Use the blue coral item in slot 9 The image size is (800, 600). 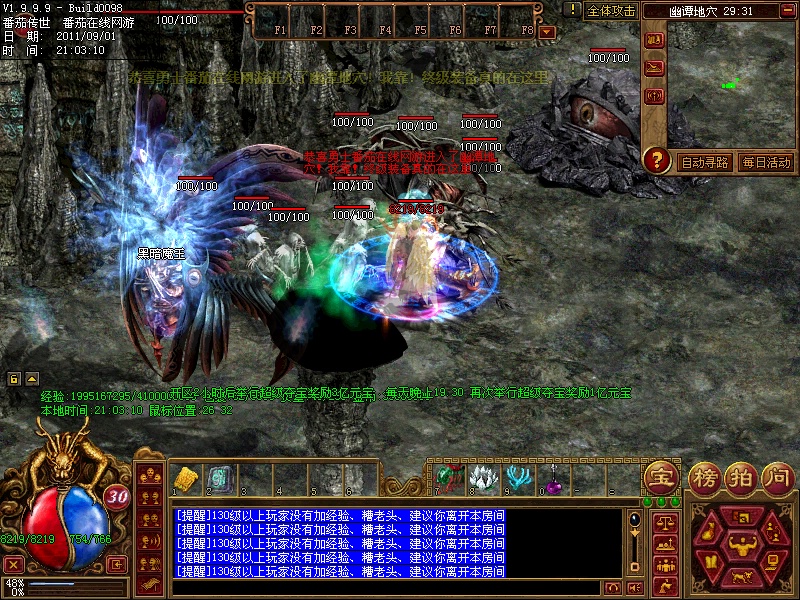tap(517, 477)
